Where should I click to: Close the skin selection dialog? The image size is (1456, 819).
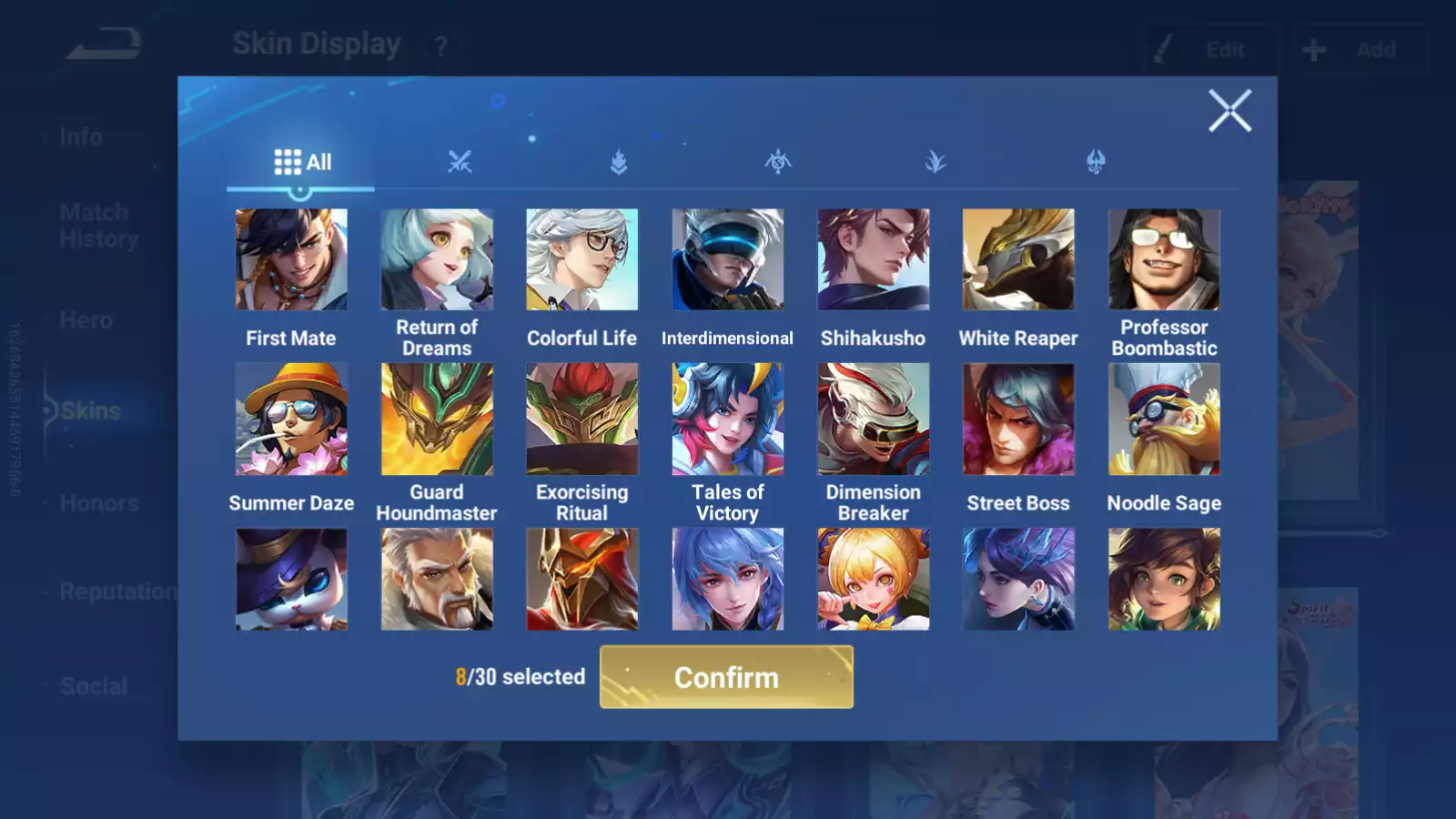[1230, 111]
